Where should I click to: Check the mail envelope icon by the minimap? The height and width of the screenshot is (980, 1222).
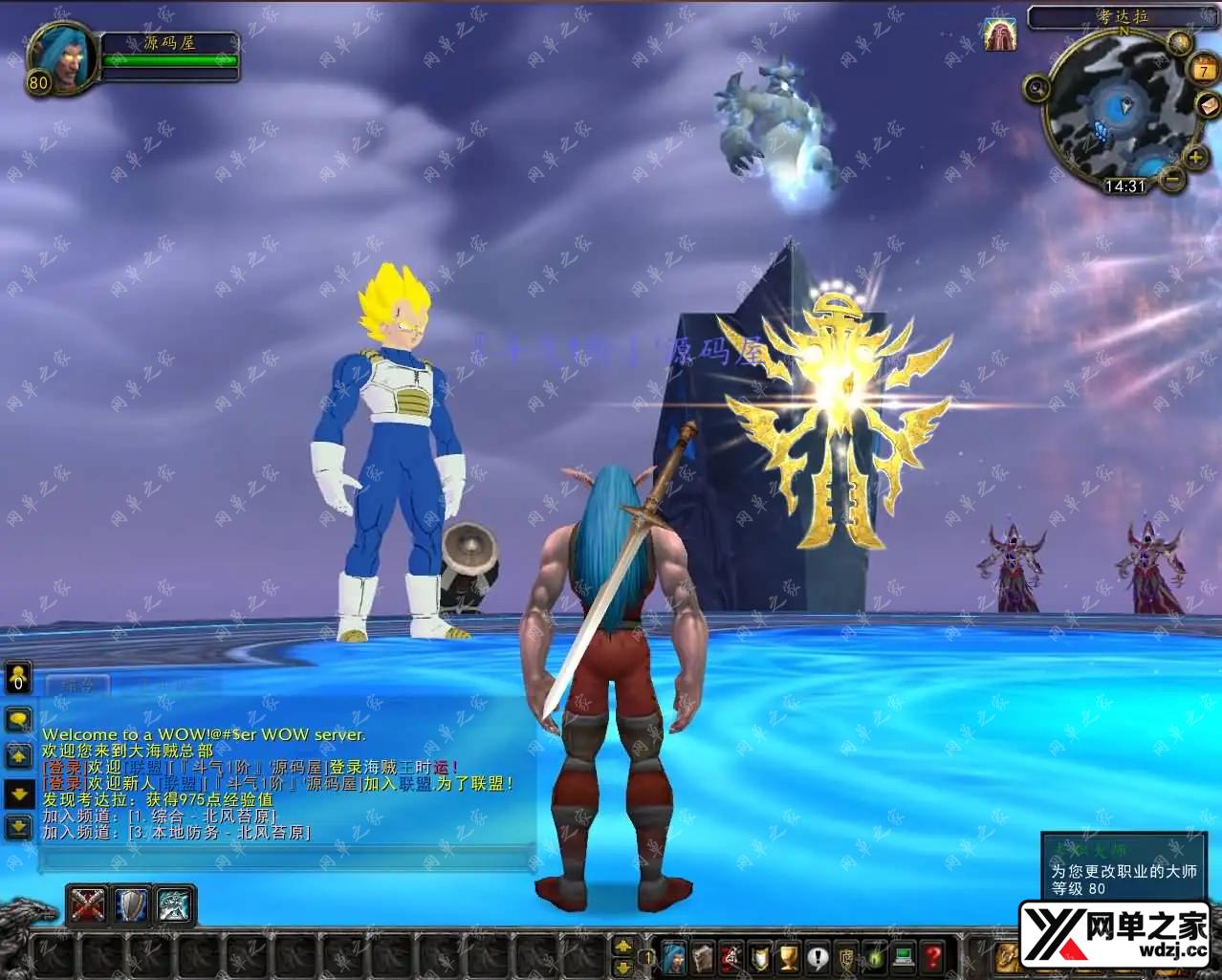pyautogui.click(x=1207, y=104)
